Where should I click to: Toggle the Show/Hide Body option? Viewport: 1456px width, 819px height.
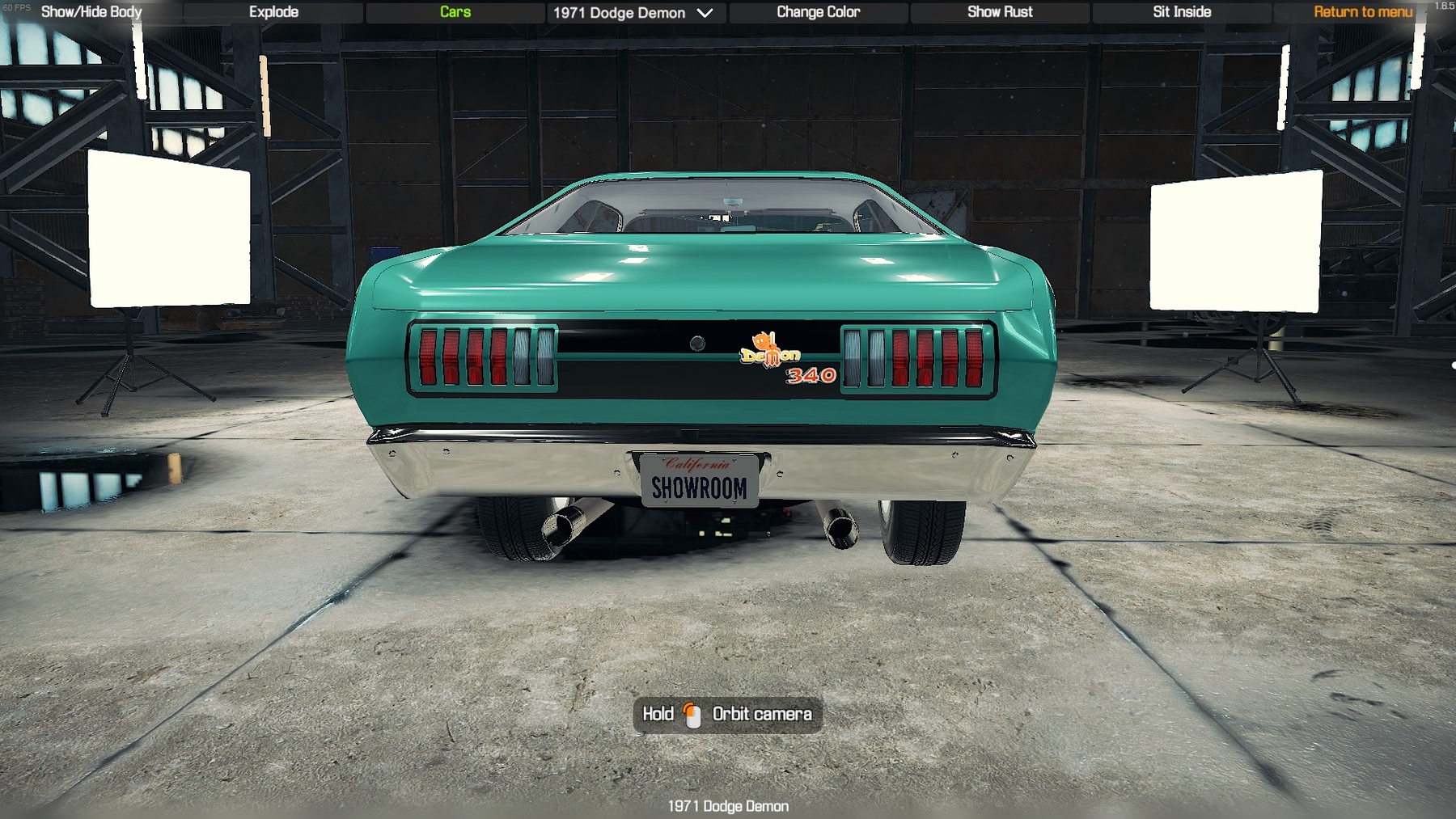(x=91, y=12)
